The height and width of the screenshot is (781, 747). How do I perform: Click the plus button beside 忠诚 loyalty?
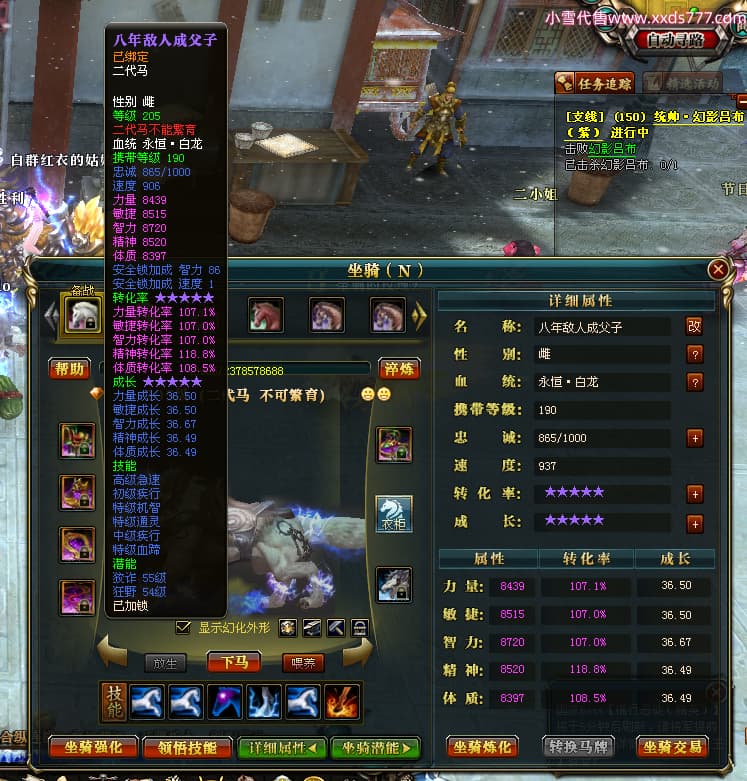694,438
